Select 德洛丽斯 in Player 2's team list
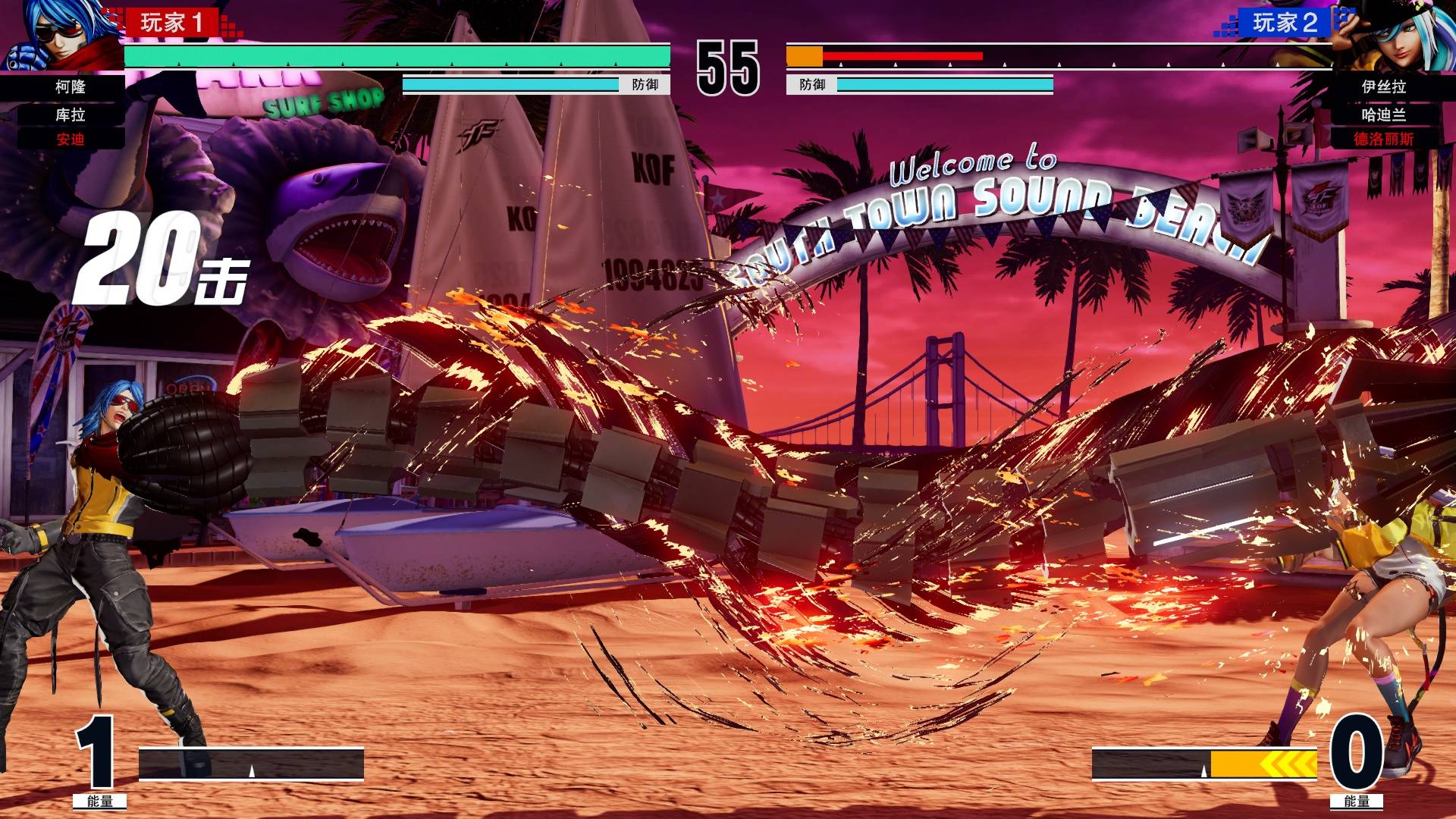This screenshot has height=819, width=1456. 1383,139
